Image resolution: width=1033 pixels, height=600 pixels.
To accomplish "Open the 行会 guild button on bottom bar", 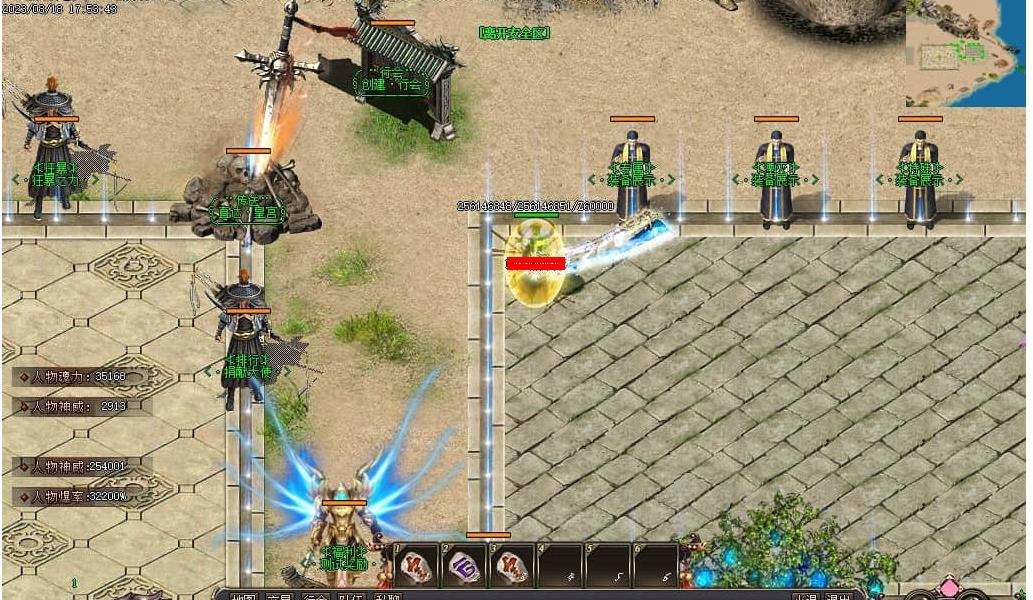I will [x=313, y=596].
